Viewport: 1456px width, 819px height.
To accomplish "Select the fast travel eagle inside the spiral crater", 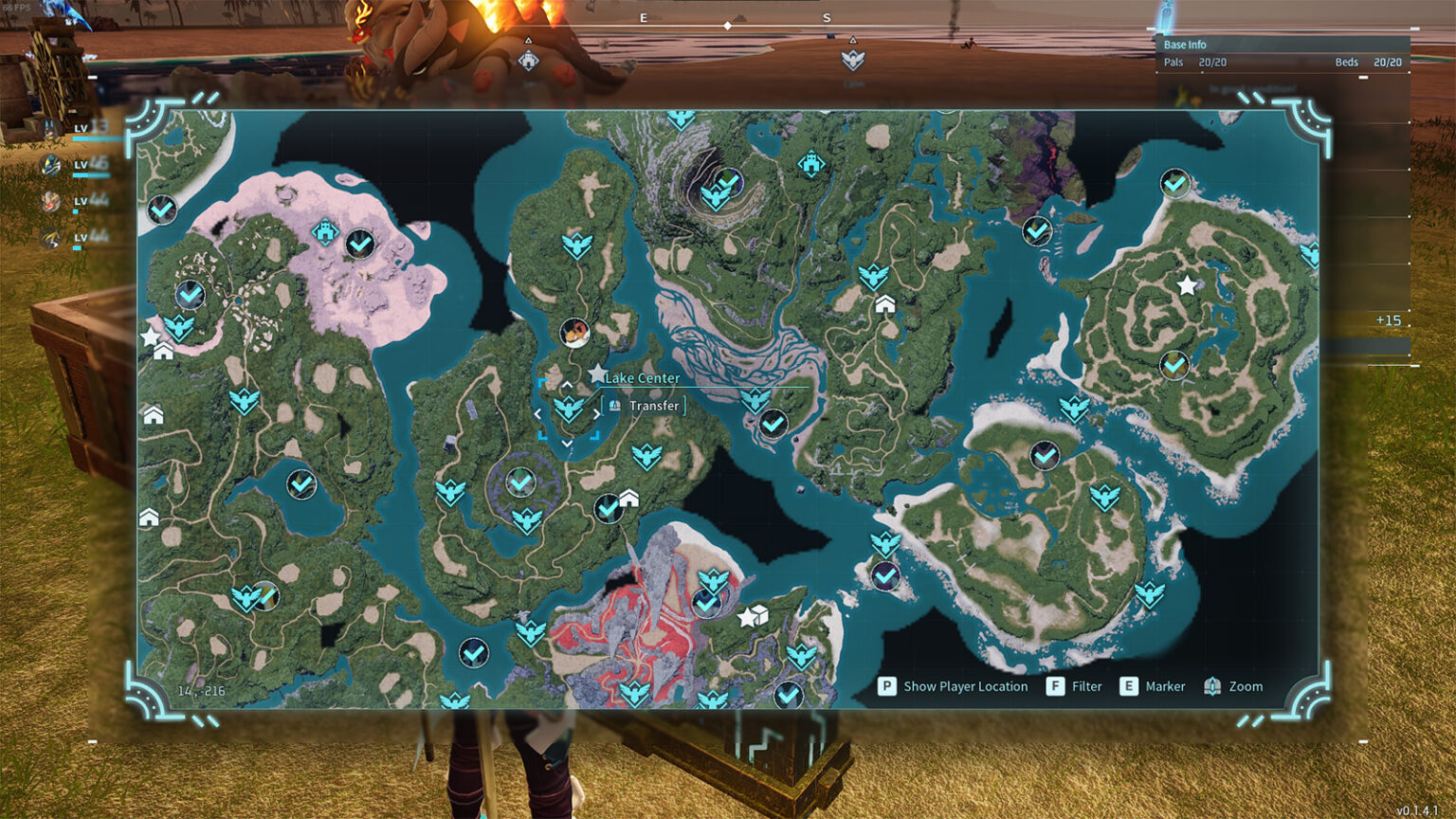I will pyautogui.click(x=715, y=196).
